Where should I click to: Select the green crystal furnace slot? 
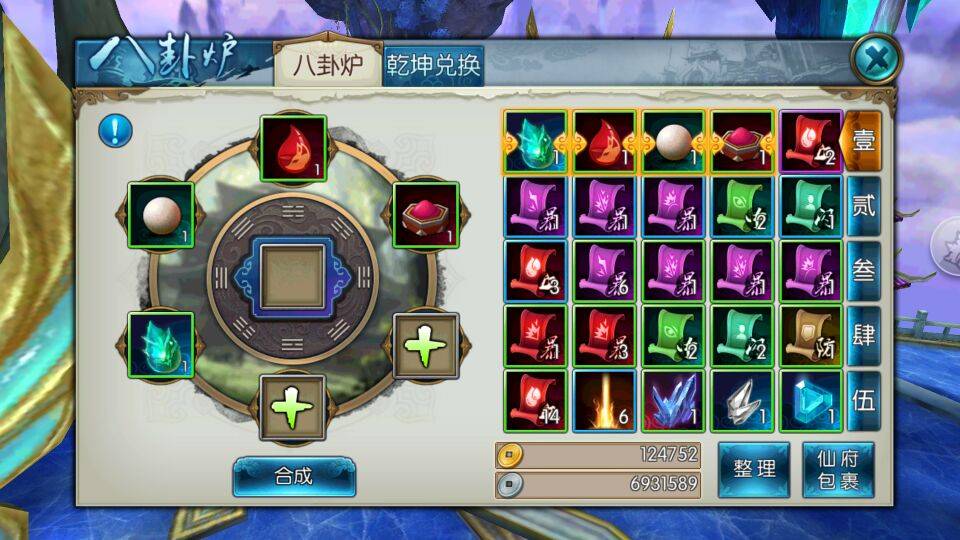161,344
